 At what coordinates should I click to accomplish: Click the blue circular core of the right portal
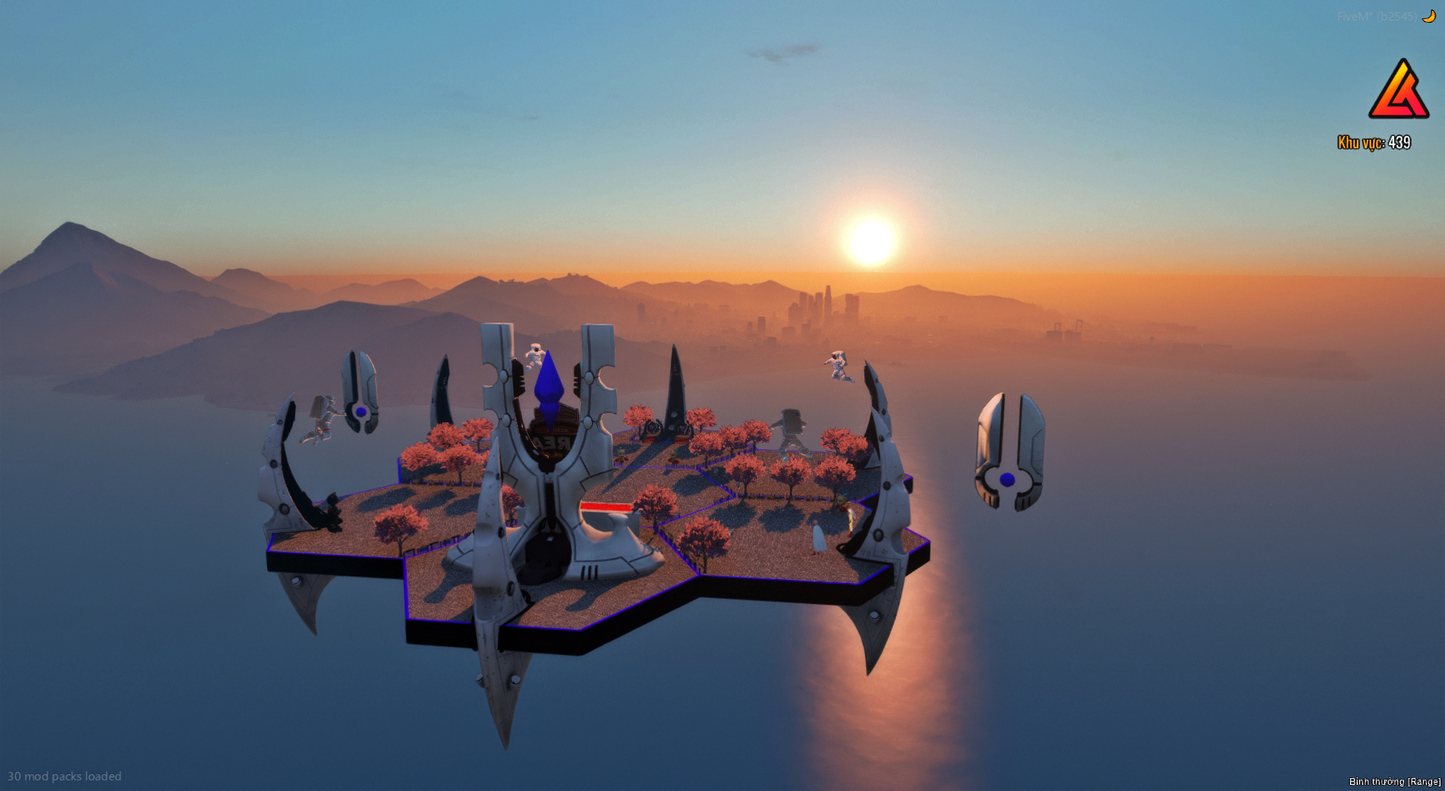click(x=1007, y=479)
